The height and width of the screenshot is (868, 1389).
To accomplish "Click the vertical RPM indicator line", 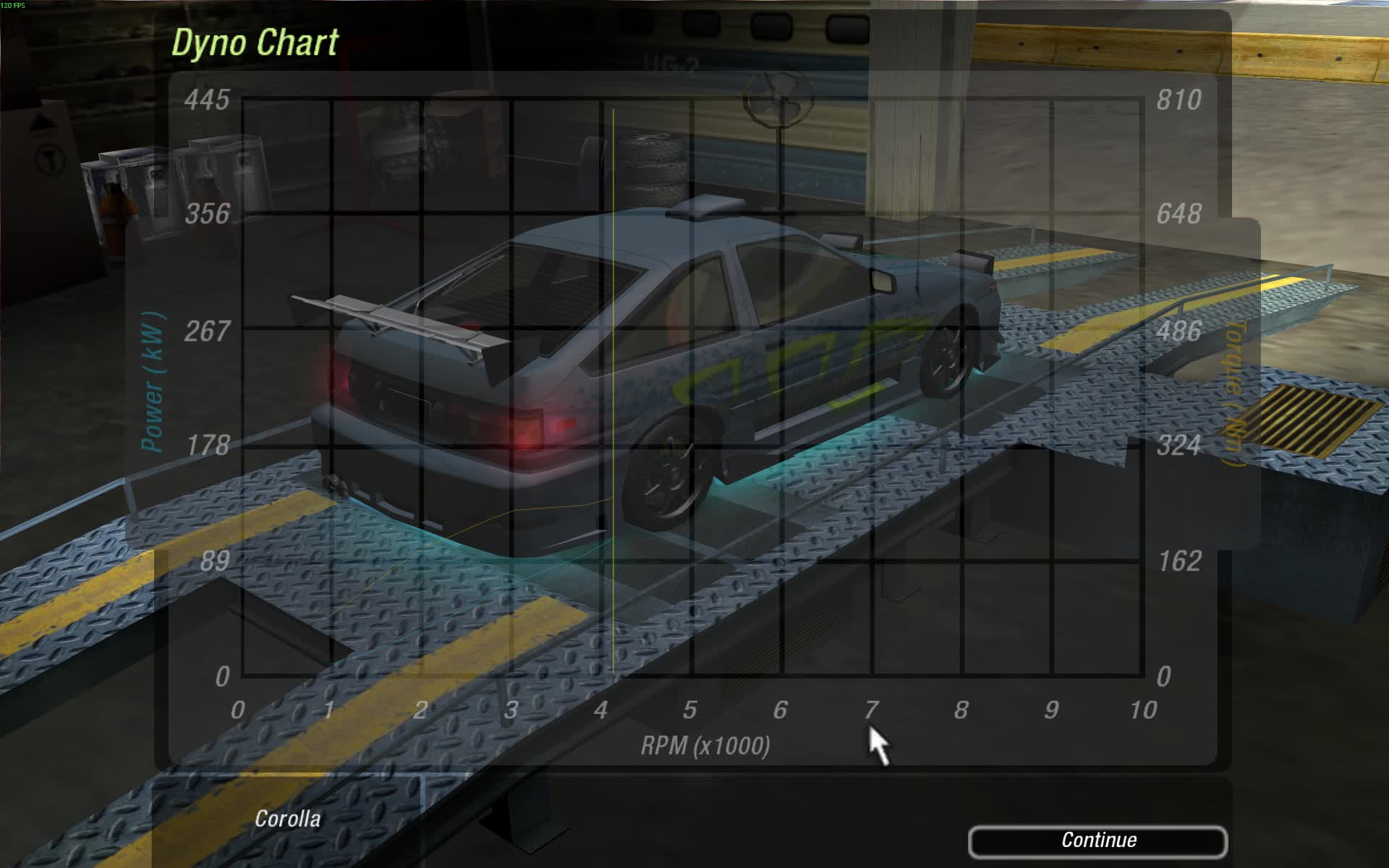I will pyautogui.click(x=613, y=362).
